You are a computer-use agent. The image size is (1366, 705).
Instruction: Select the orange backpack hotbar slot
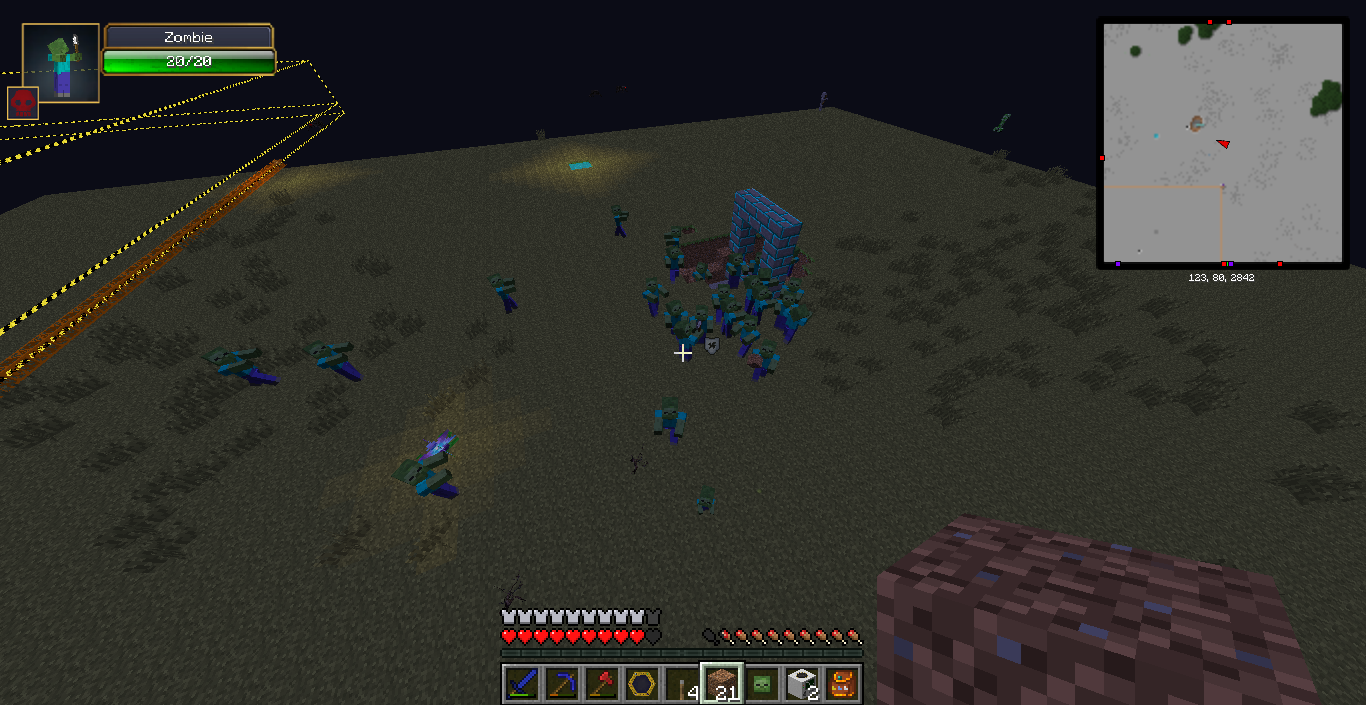842,684
